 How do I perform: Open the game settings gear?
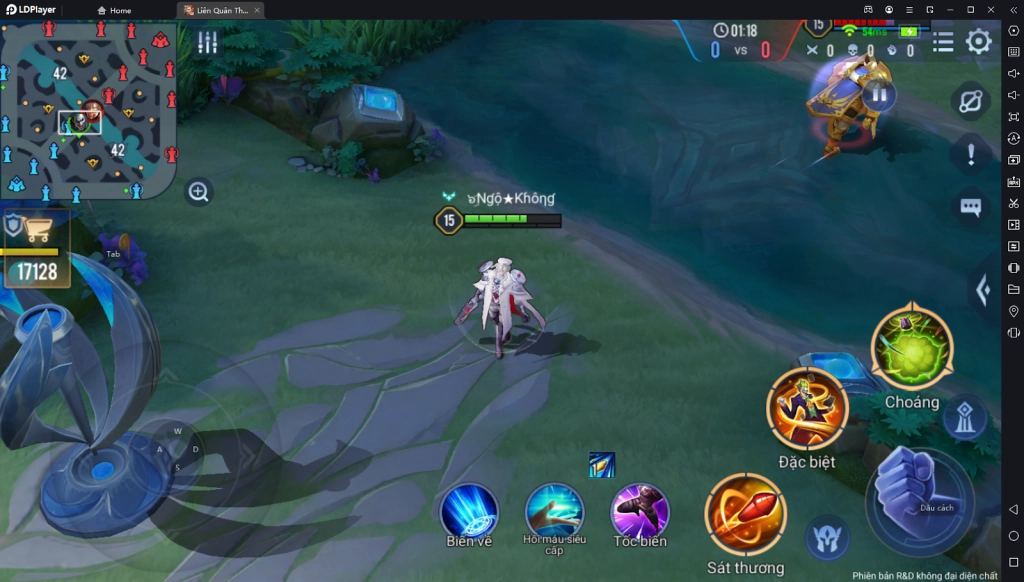[x=978, y=42]
